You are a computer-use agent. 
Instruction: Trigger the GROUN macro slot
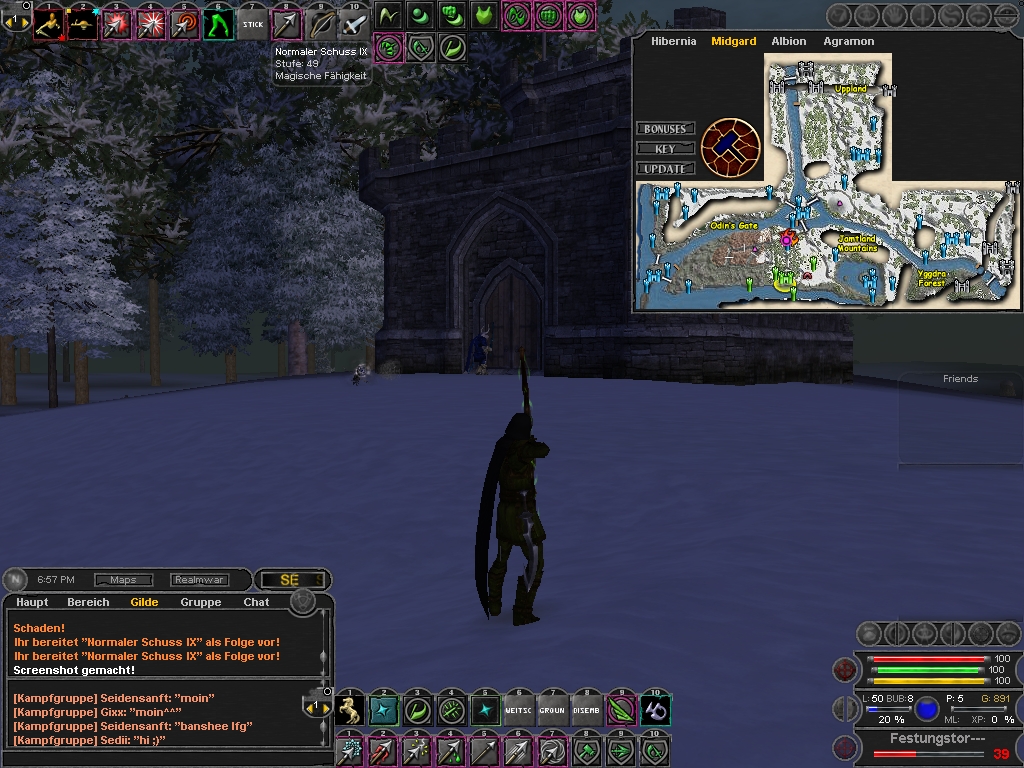point(553,711)
